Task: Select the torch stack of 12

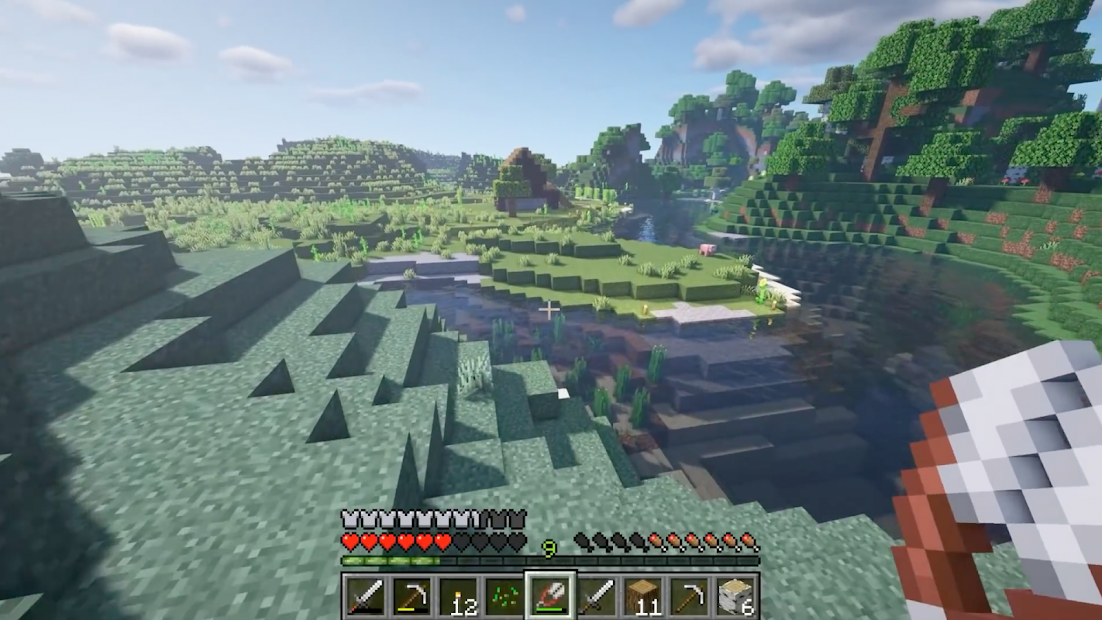Action: tap(459, 597)
